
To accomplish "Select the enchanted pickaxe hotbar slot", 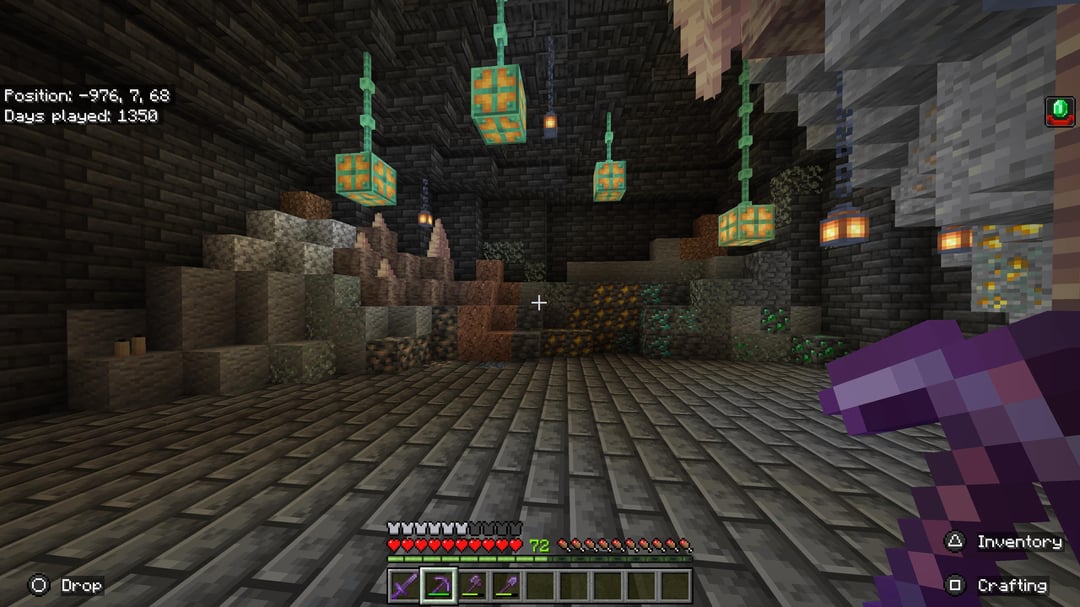I will [x=438, y=585].
